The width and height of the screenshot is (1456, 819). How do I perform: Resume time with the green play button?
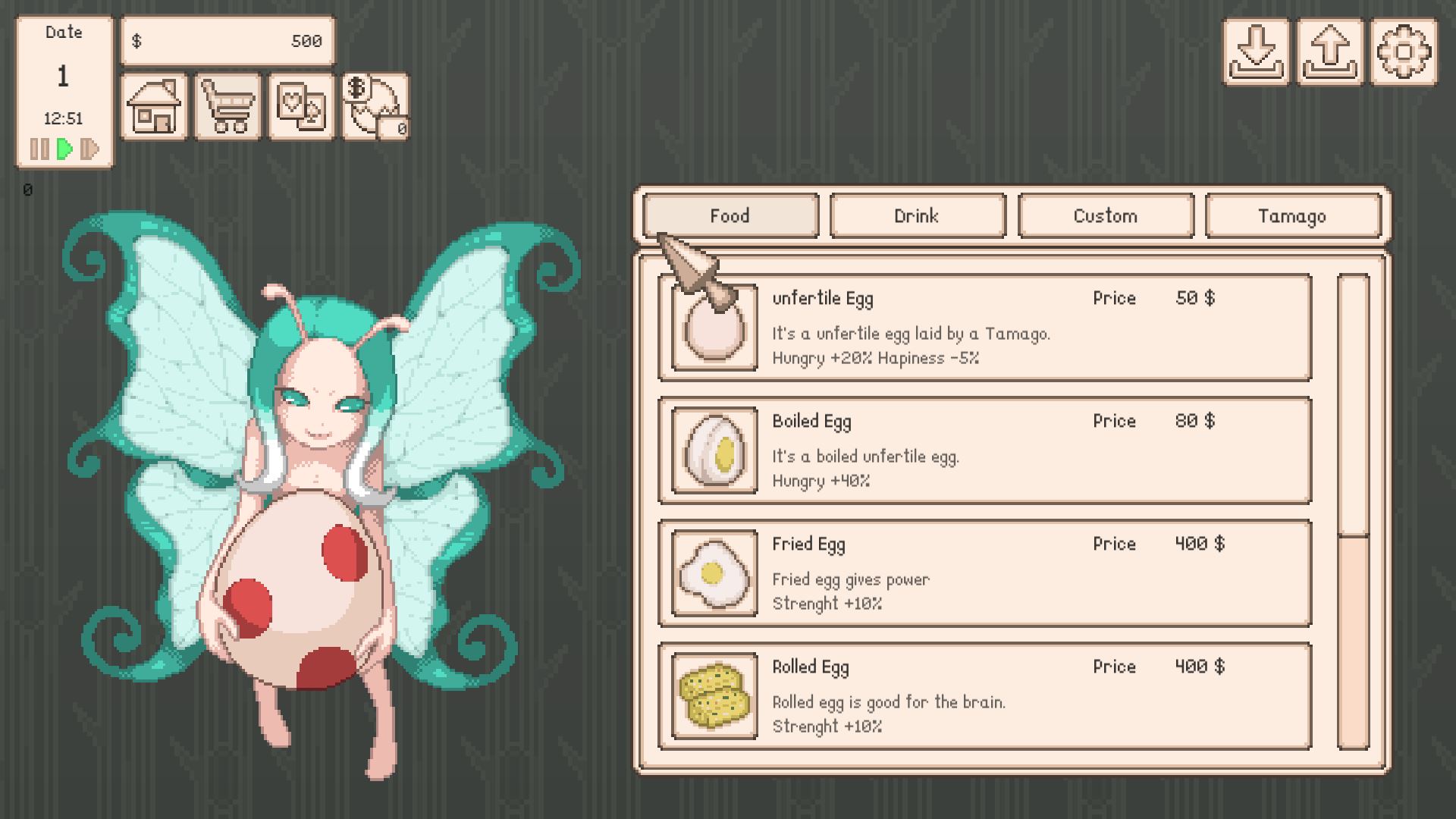point(65,149)
